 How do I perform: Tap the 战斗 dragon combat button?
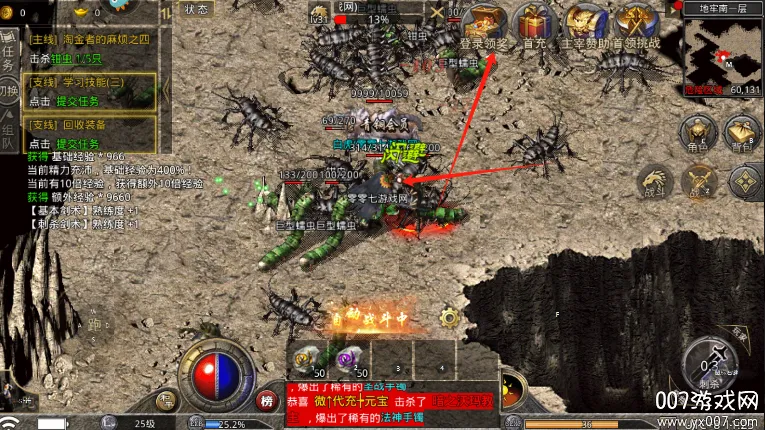(x=655, y=182)
